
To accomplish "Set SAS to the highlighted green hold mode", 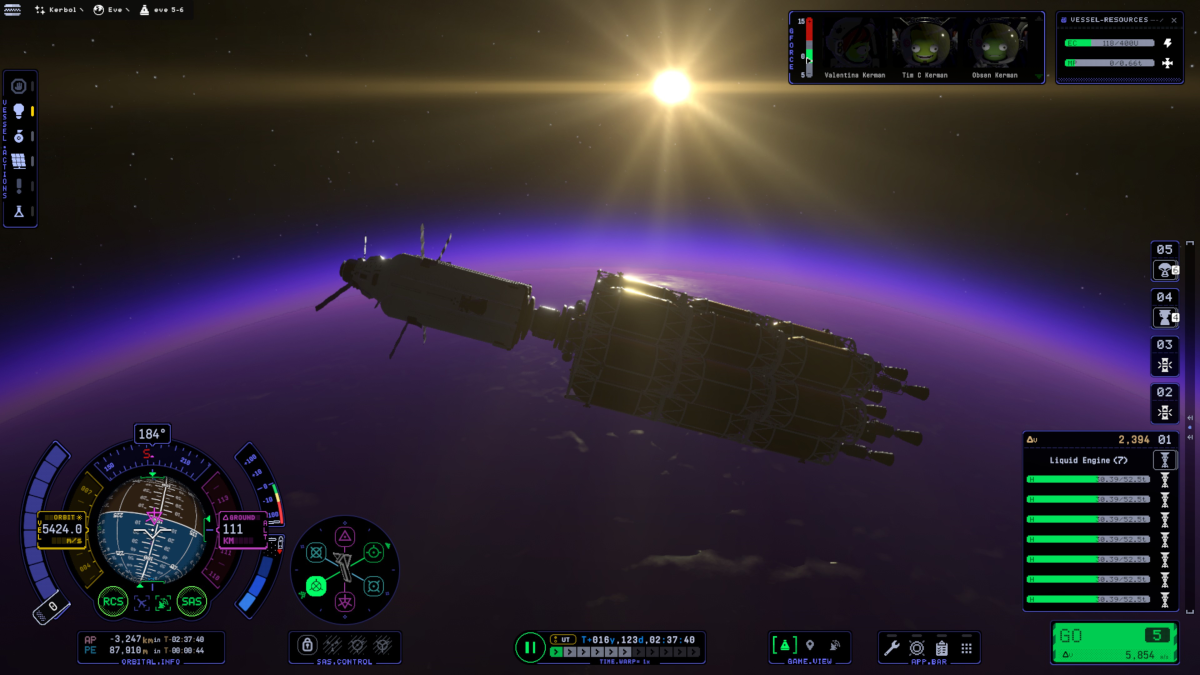I will pyautogui.click(x=317, y=585).
